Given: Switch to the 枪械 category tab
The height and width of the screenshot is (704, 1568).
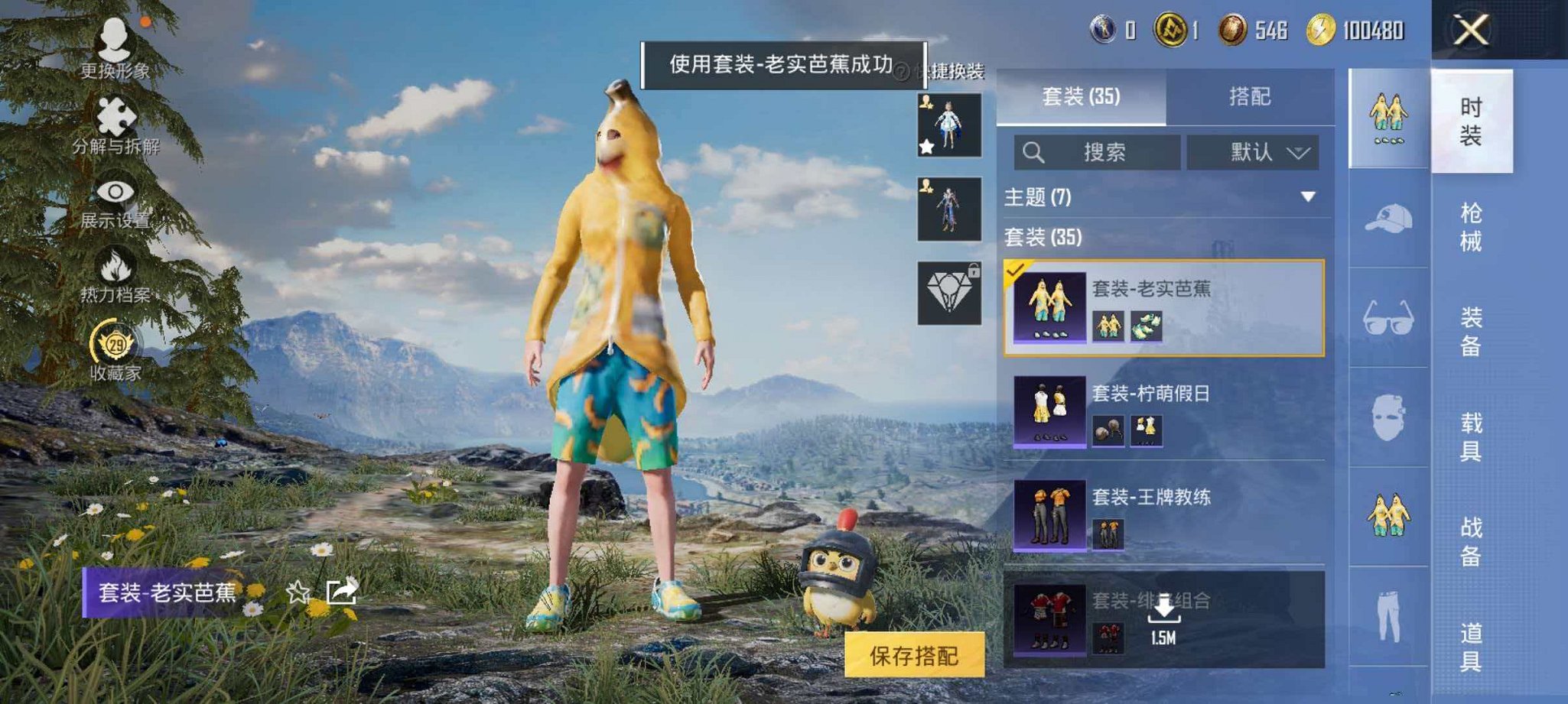Looking at the screenshot, I should click(x=1472, y=225).
